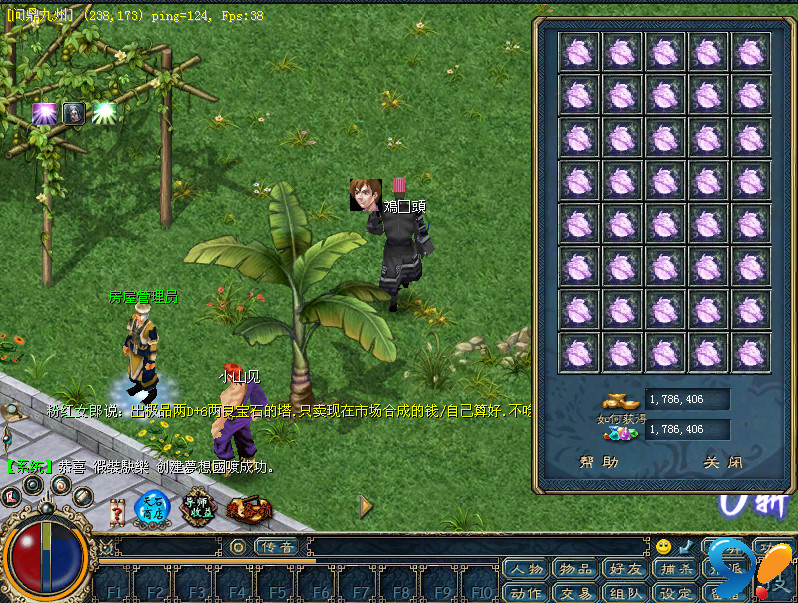Open the 组队 team panel
The image size is (798, 603).
pos(625,592)
